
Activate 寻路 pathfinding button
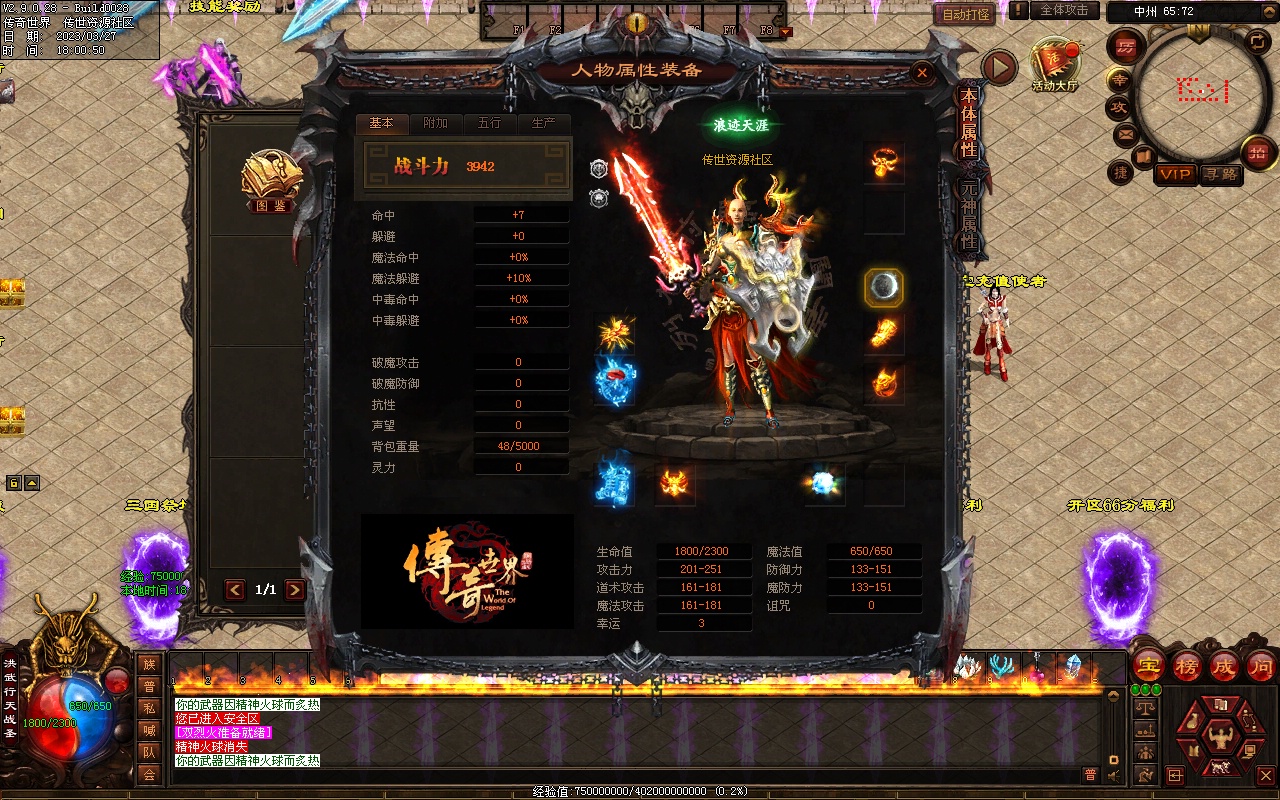[x=1220, y=174]
